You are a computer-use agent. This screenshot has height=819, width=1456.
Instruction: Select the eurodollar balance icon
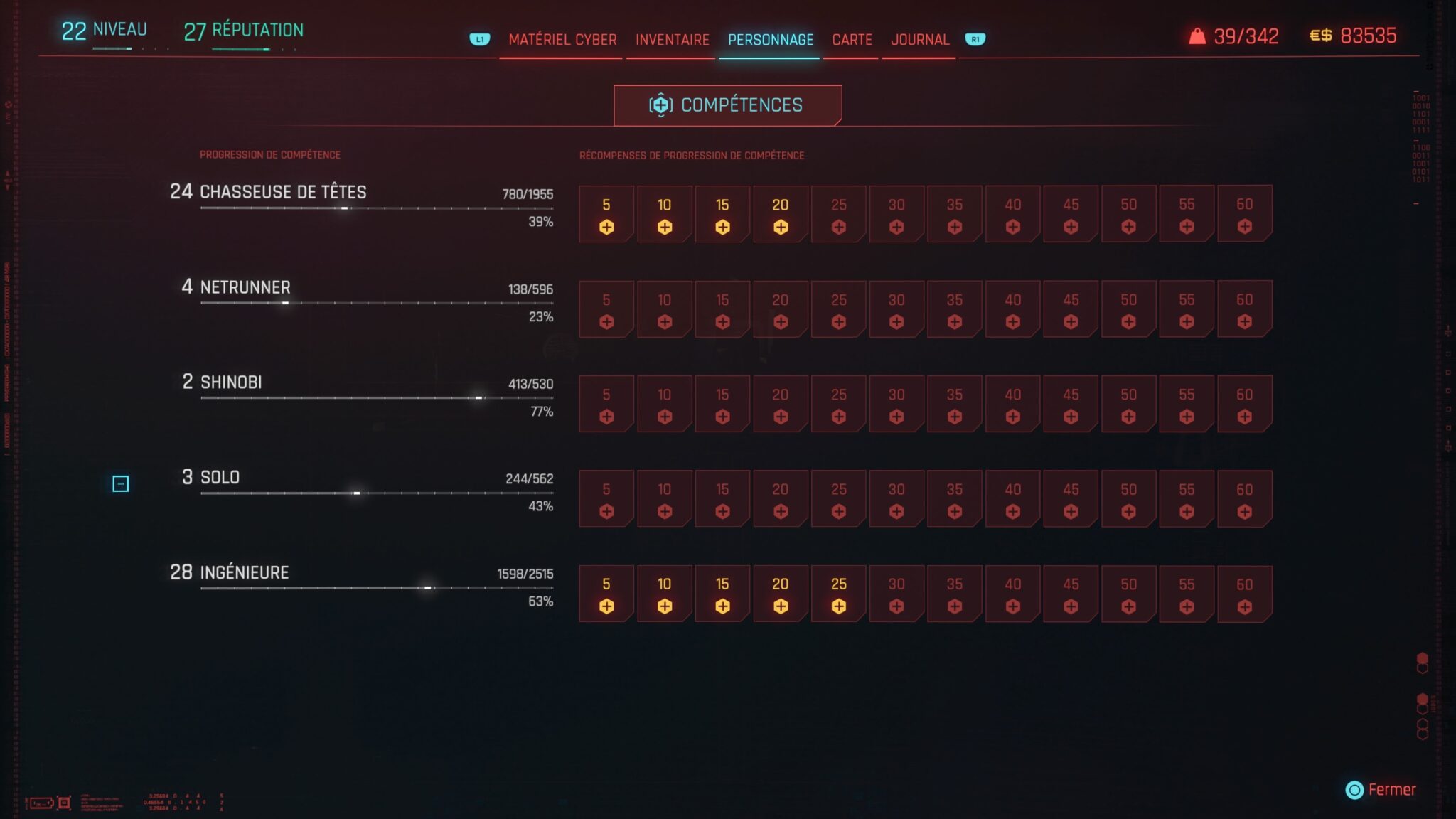pos(1321,36)
